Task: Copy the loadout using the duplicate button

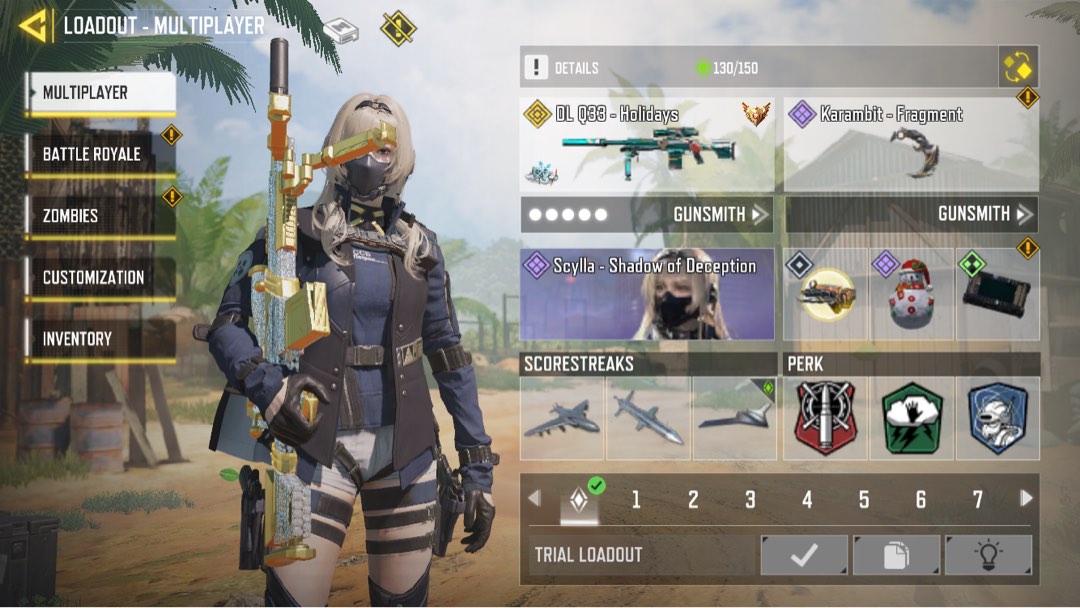Action: pyautogui.click(x=896, y=555)
